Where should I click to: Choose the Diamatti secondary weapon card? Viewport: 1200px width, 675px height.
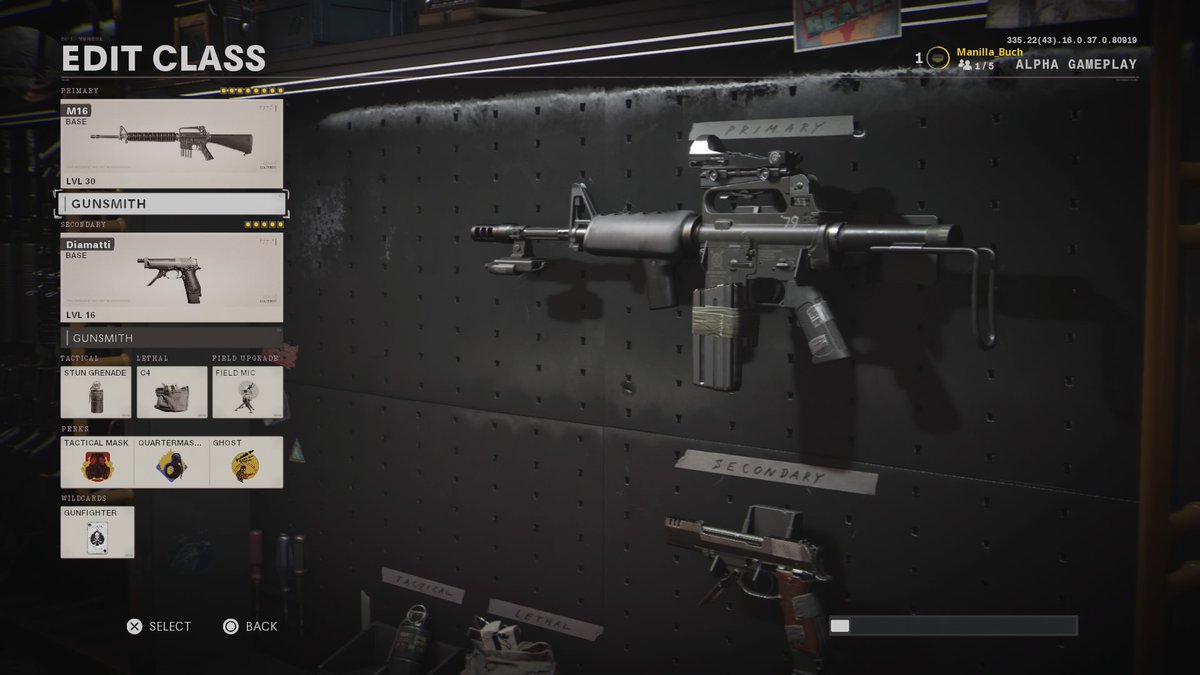coord(172,278)
